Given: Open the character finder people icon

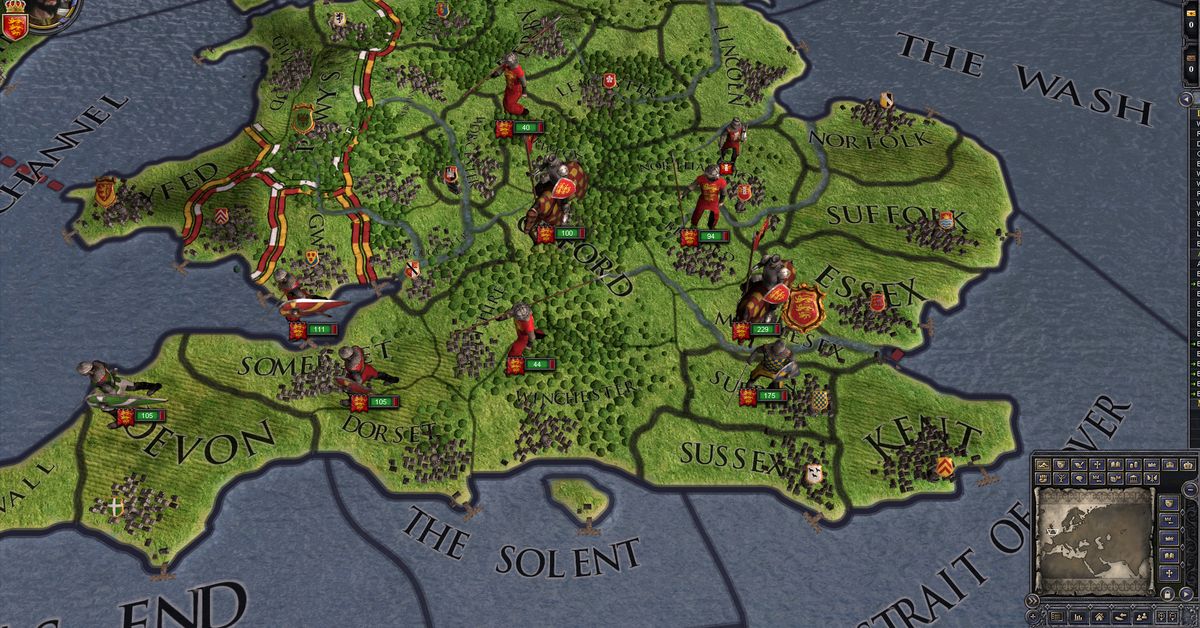Looking at the screenshot, I should coord(1142,617).
